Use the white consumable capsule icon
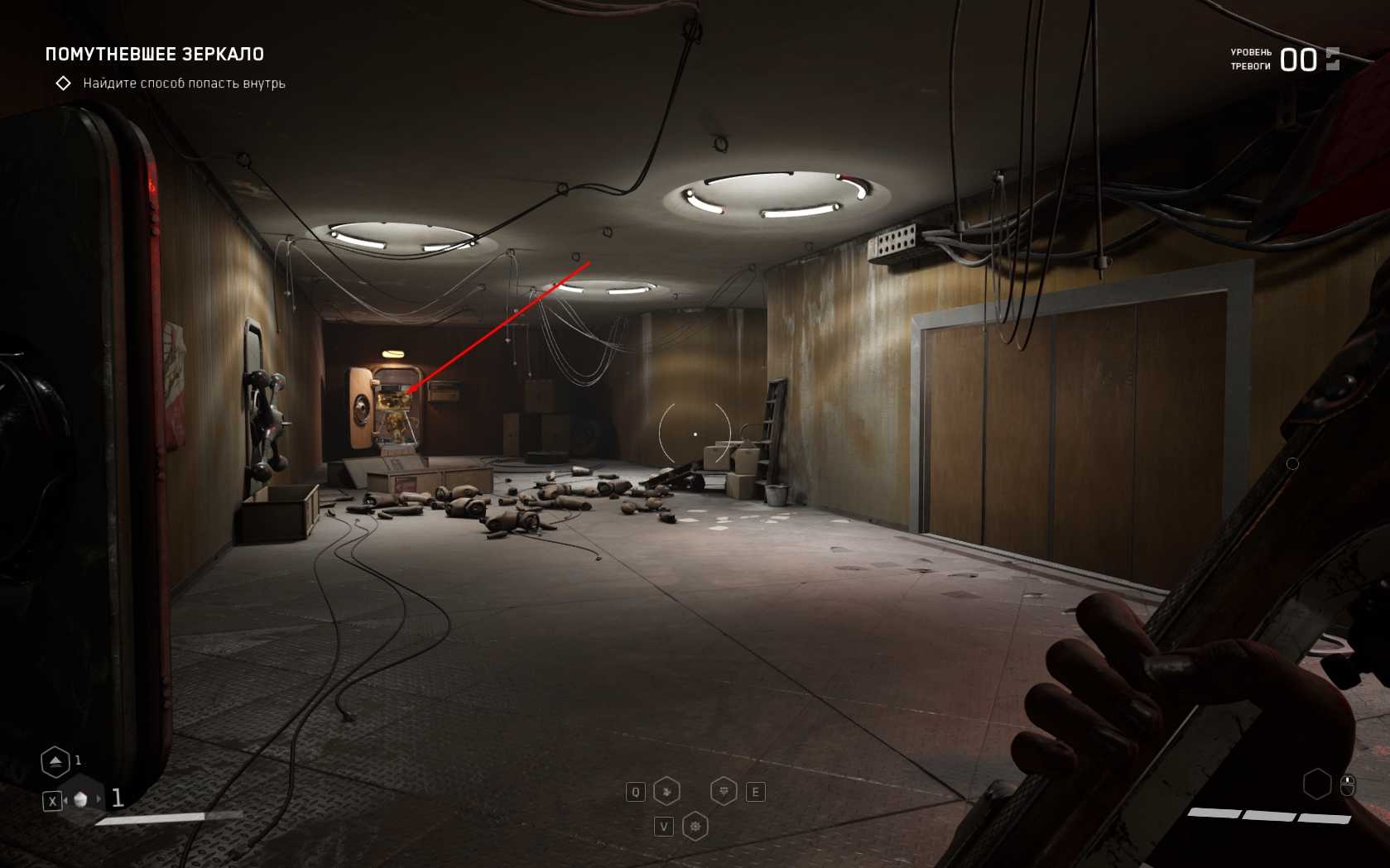 [80, 799]
